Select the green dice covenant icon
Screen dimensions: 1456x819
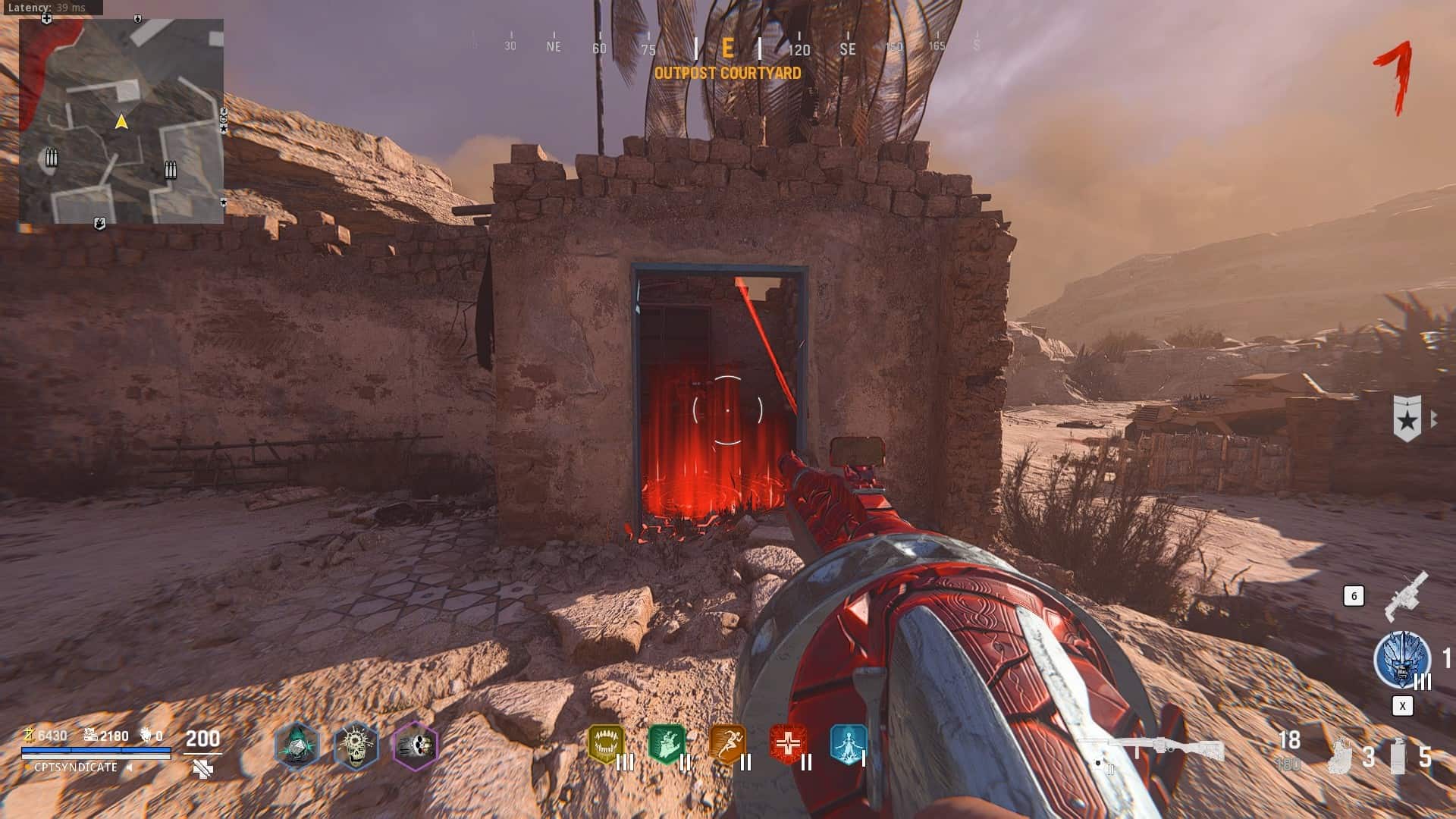tap(297, 745)
